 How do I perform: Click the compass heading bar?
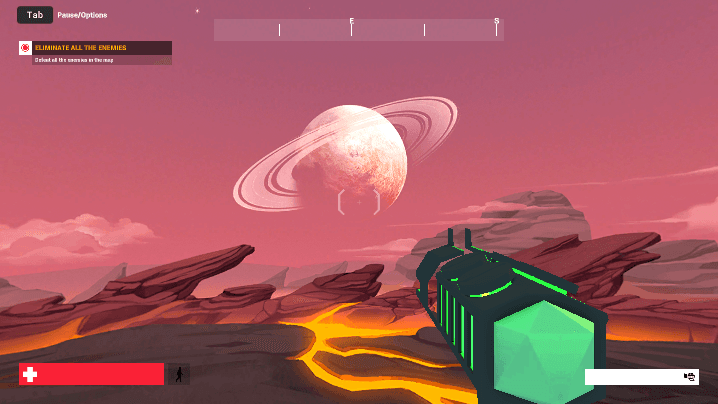click(x=358, y=30)
